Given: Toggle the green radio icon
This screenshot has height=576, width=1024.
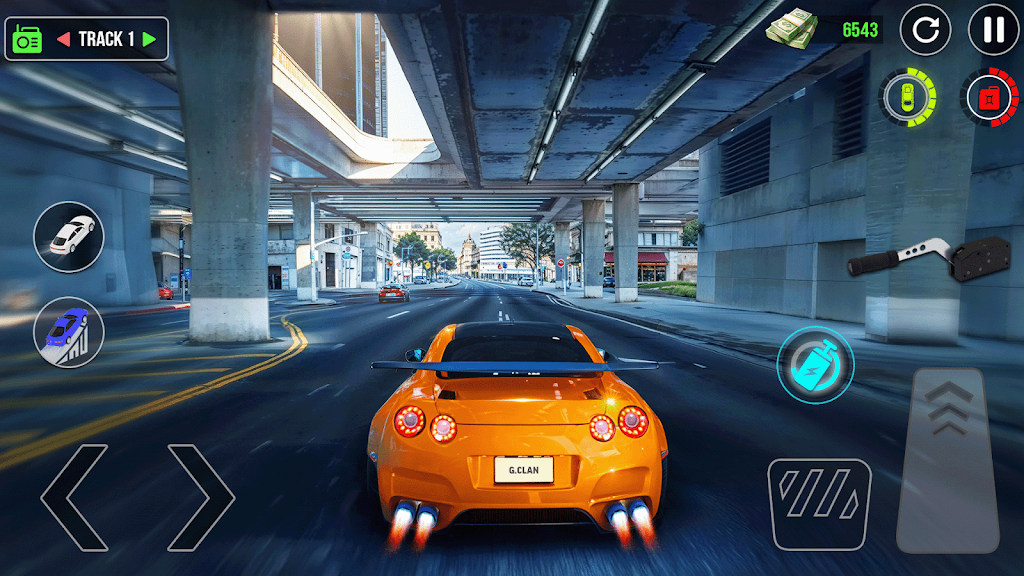Looking at the screenshot, I should pyautogui.click(x=26, y=39).
